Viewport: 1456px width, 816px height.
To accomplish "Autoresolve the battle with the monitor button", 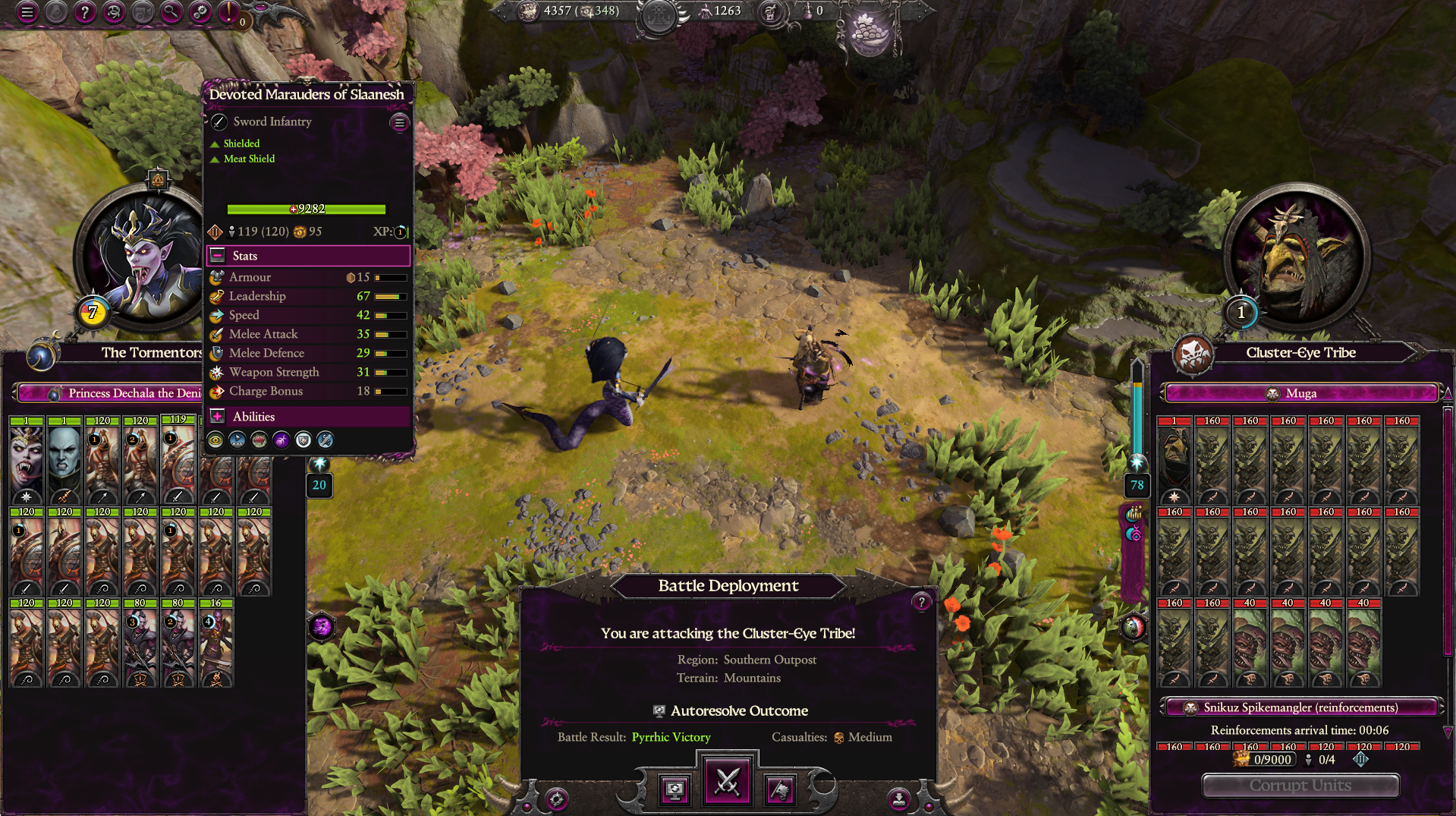I will [x=675, y=790].
